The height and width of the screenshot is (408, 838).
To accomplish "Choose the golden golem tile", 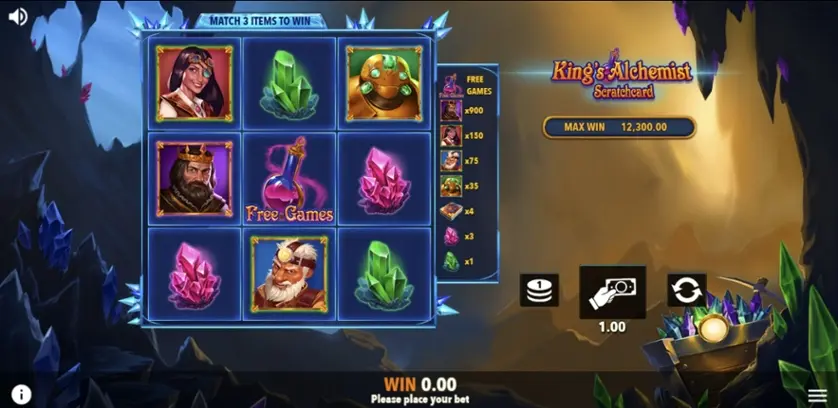I will point(385,84).
